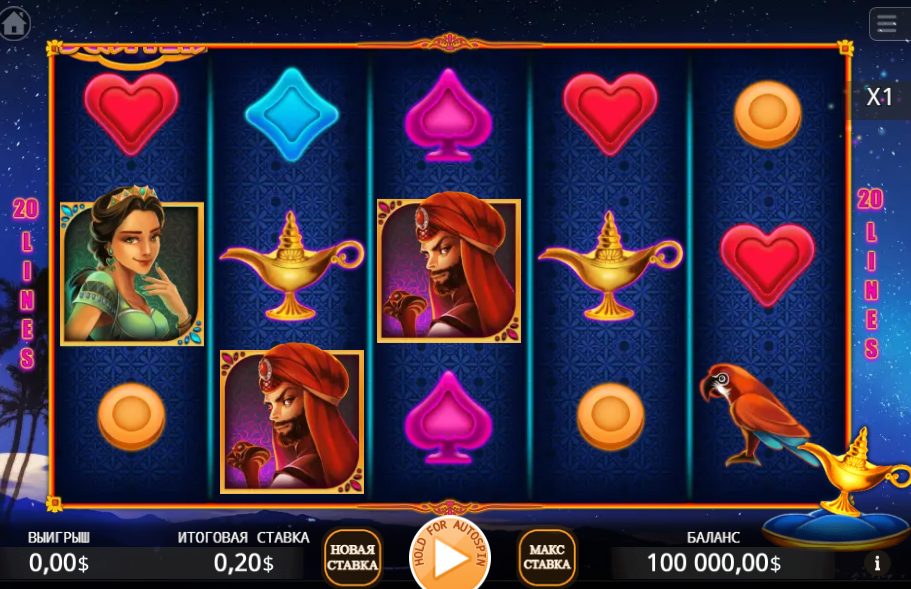Spin the reels with the orange play button
Image resolution: width=911 pixels, height=589 pixels.
(450, 558)
